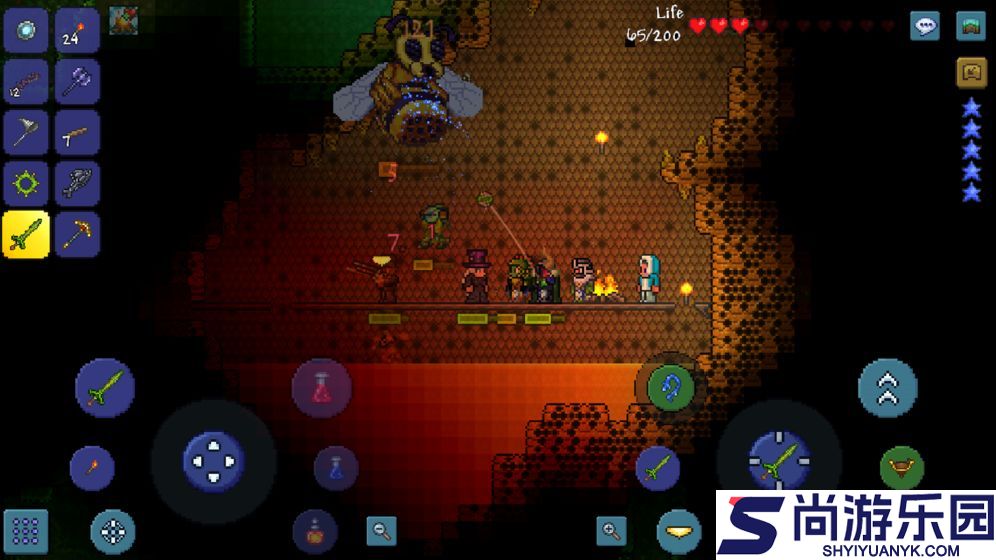
Task: Use the blue mana potion button
Action: click(336, 467)
